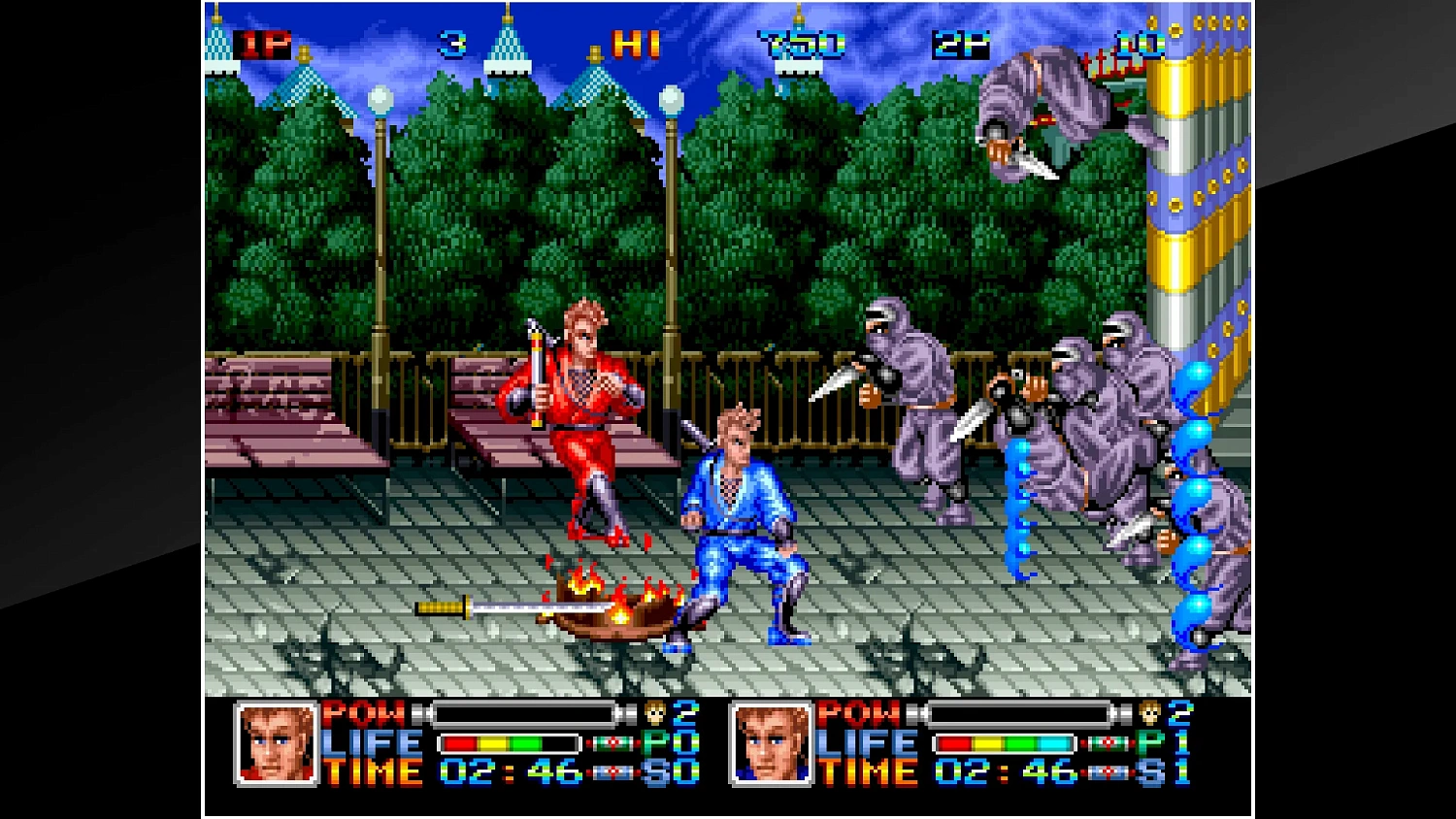This screenshot has height=819, width=1456.
Task: Select the head icon showing remaining lives
Action: click(x=655, y=713)
